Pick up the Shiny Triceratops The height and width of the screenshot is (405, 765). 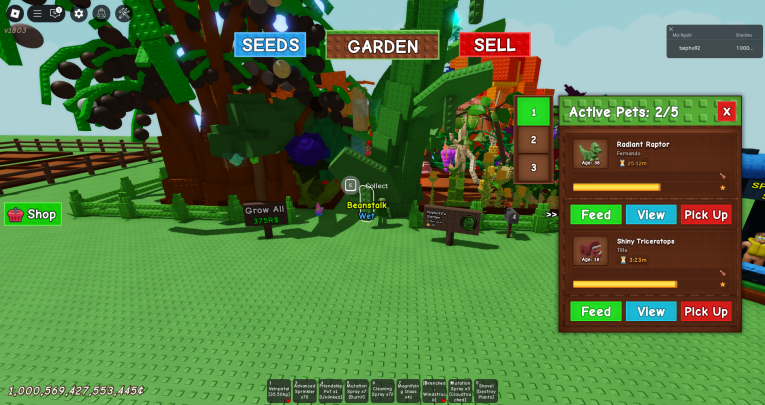pos(706,312)
